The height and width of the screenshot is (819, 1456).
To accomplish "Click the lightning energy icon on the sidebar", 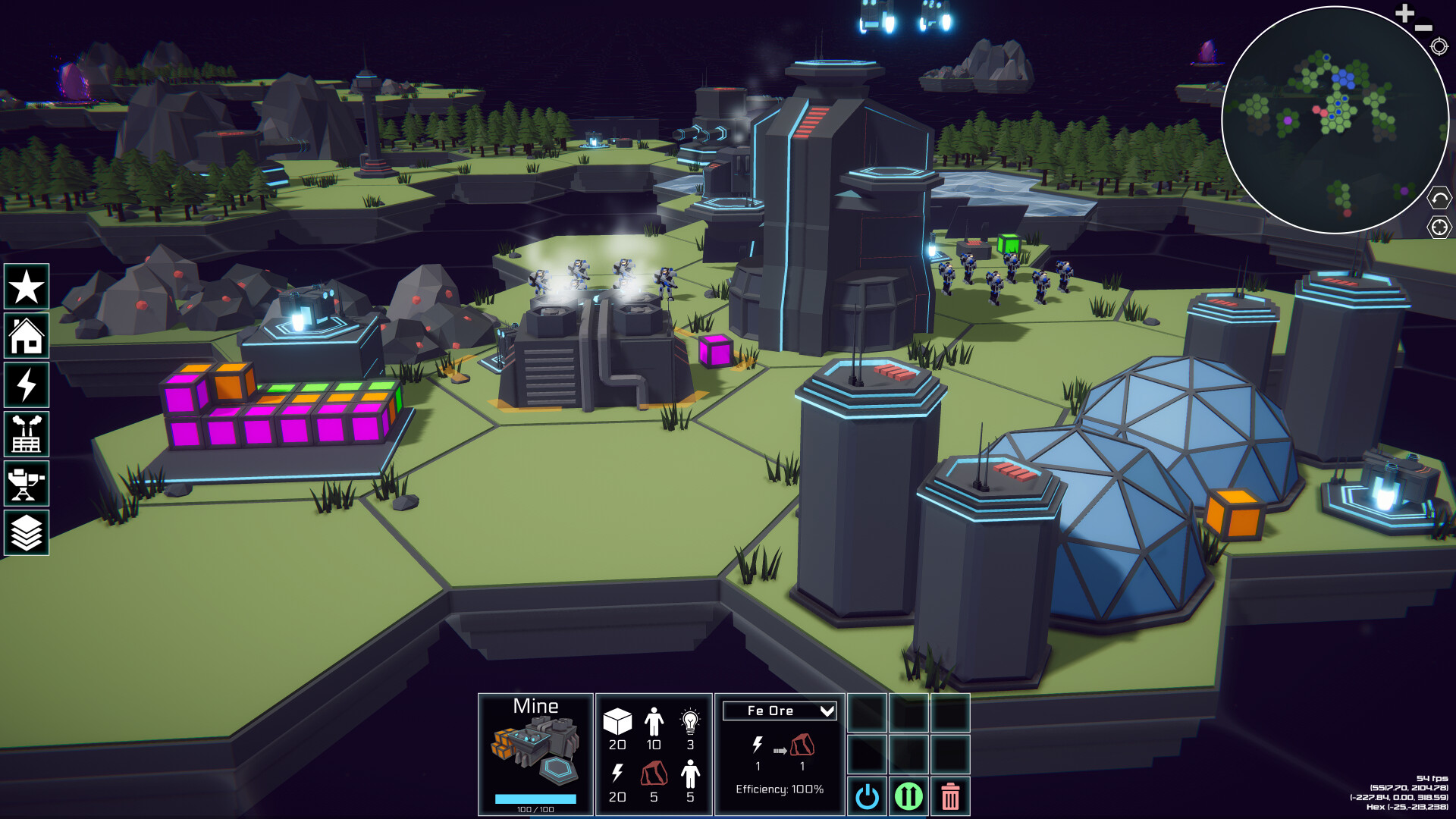I will point(27,385).
